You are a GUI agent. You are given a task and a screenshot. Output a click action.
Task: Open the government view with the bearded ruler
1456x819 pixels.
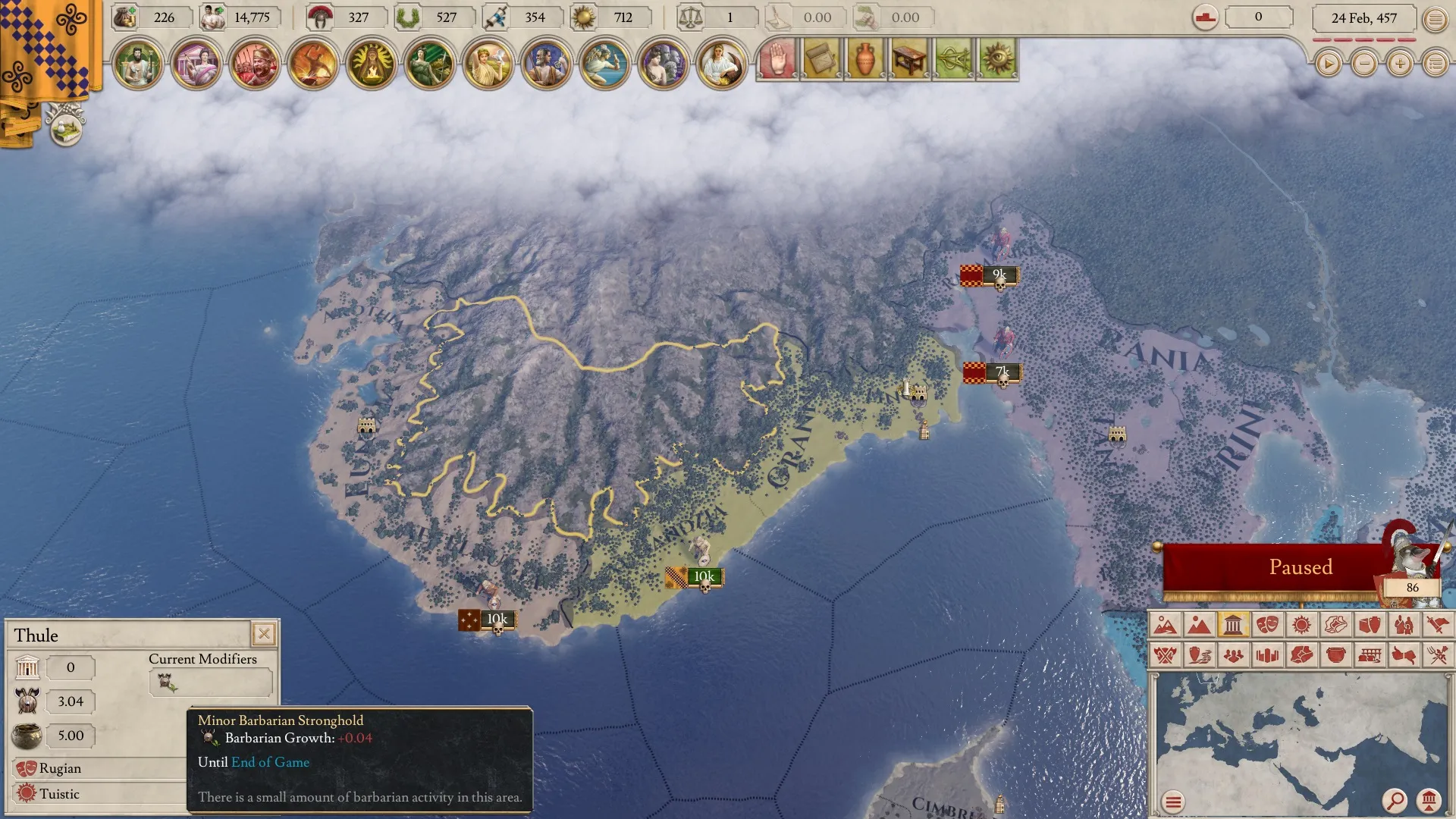[138, 64]
